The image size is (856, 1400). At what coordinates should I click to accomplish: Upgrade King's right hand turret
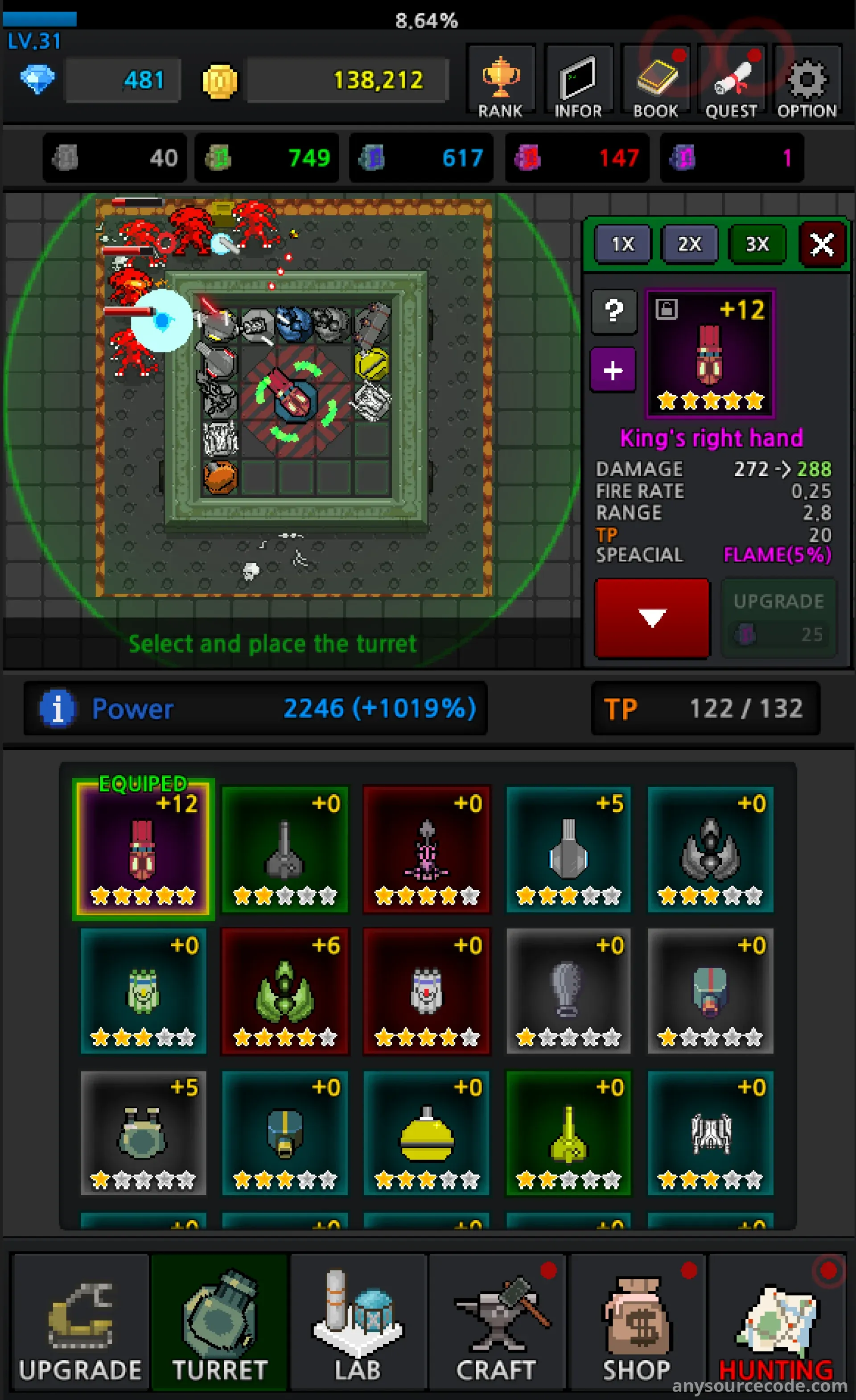[x=778, y=618]
